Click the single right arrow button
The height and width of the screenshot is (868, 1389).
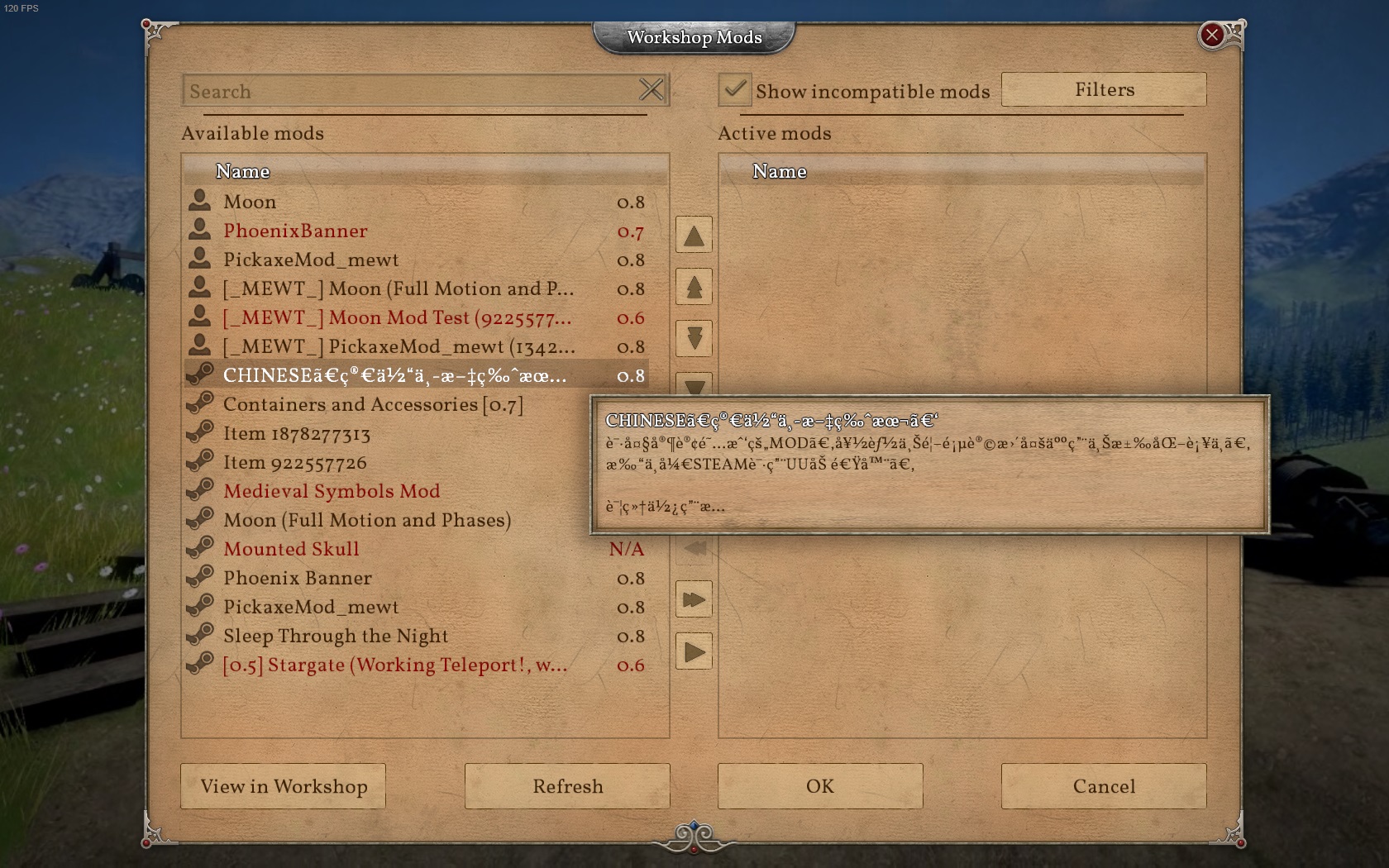point(694,652)
